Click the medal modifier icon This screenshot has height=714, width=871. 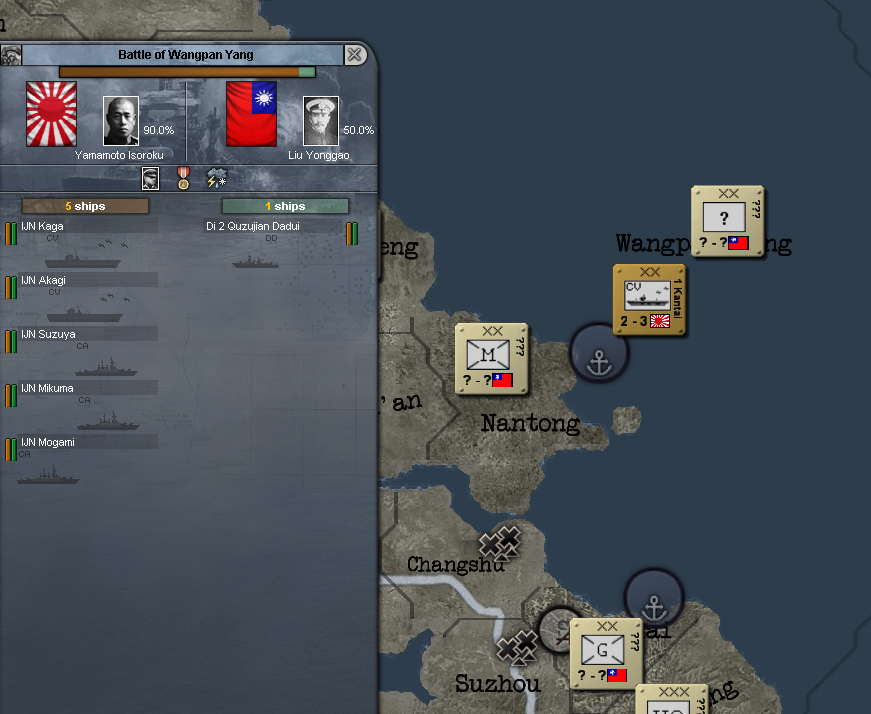click(x=183, y=179)
